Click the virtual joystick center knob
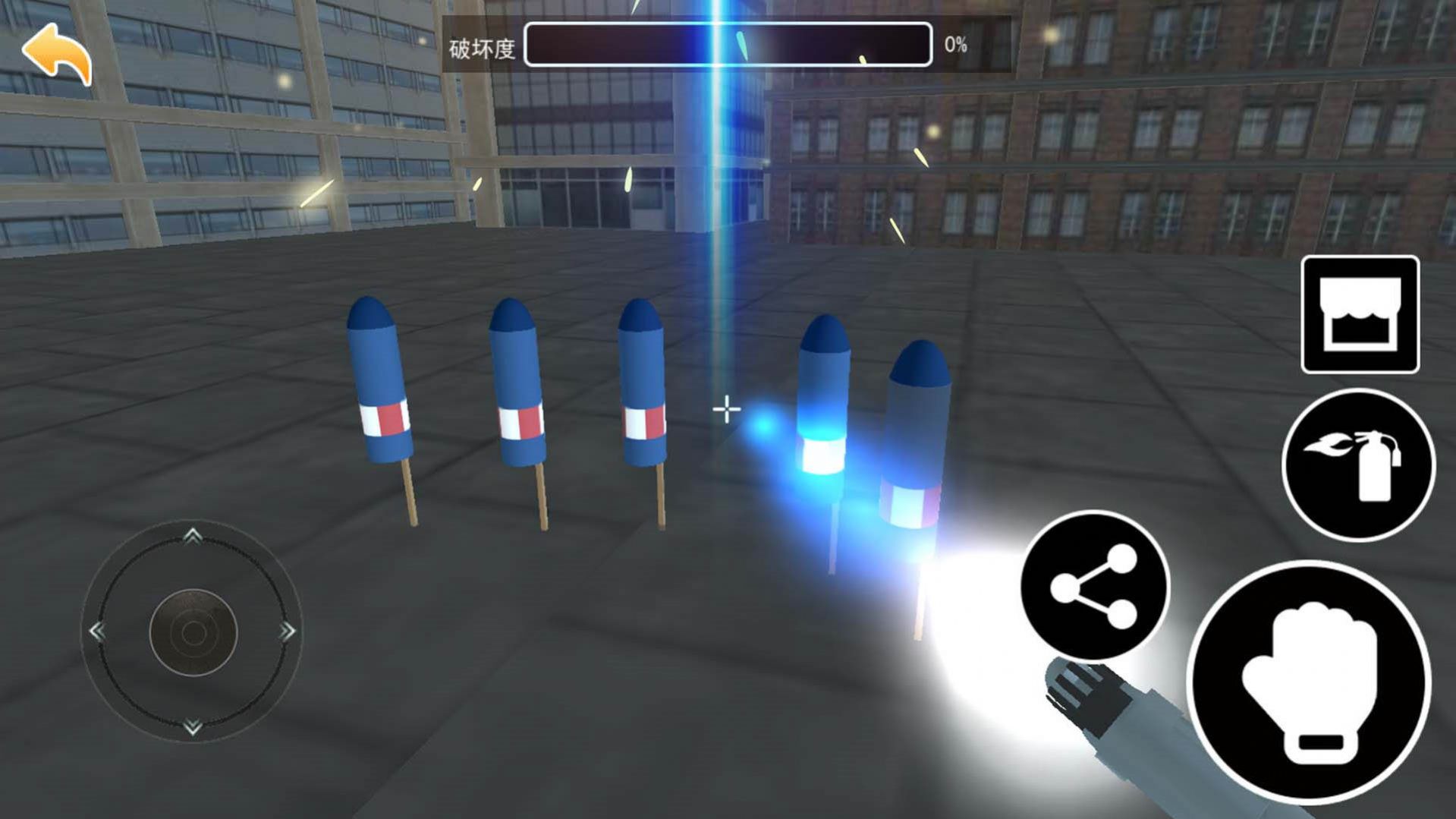This screenshot has height=819, width=1456. coord(193,632)
